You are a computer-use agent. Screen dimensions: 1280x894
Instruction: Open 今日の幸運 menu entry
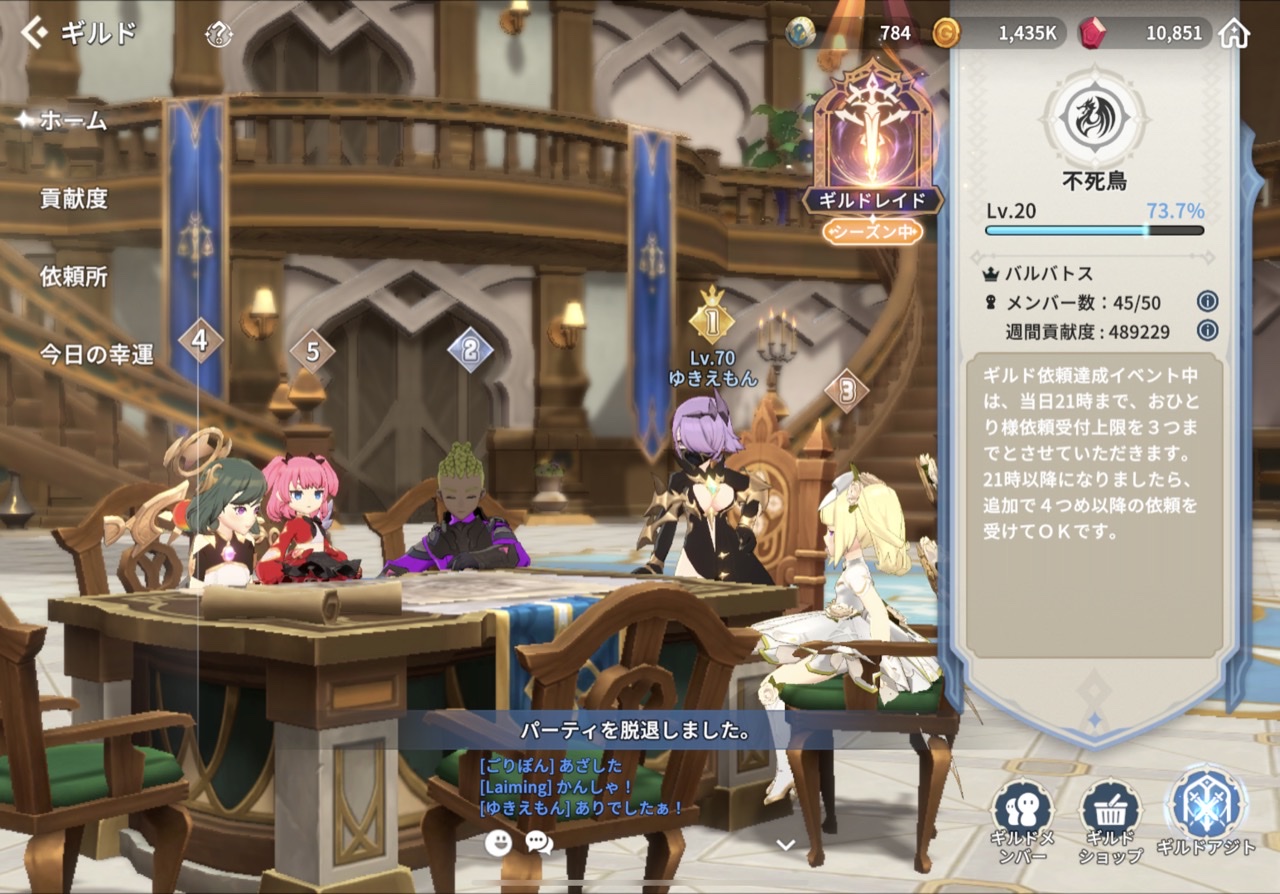pyautogui.click(x=96, y=354)
